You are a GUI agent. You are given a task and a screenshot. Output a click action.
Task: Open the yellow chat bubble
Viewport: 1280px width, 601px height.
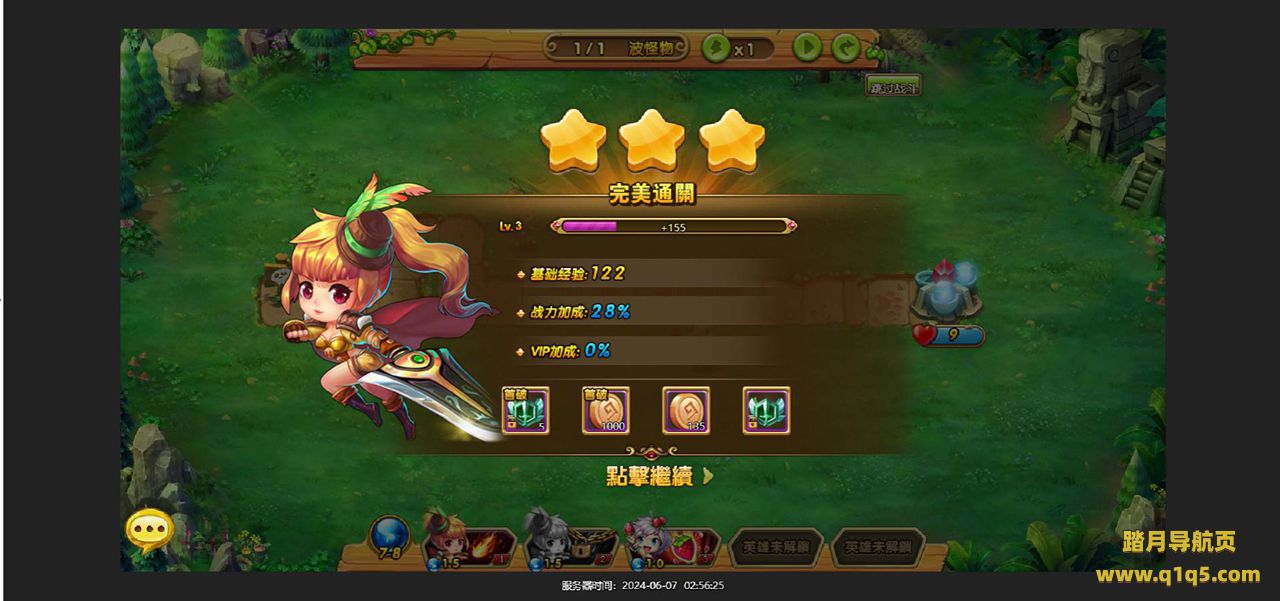(x=150, y=530)
